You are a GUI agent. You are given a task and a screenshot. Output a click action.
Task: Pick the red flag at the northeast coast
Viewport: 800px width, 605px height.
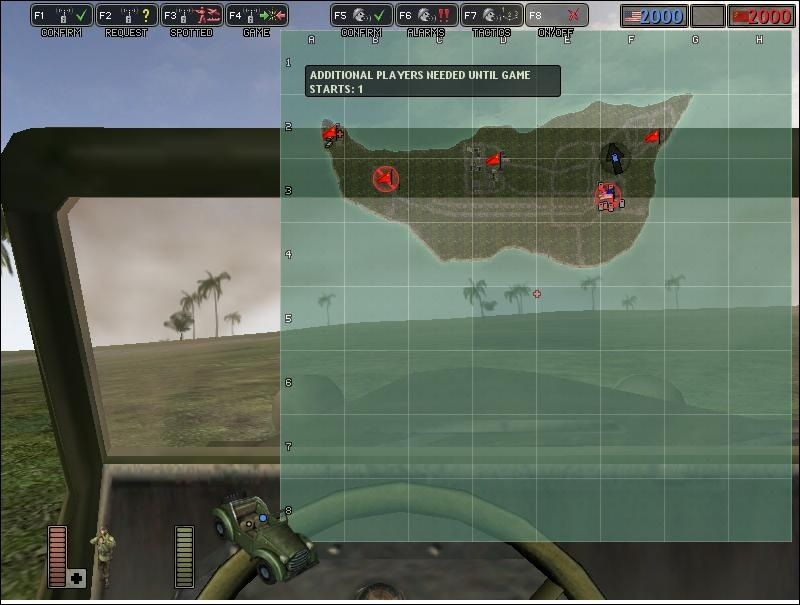652,137
